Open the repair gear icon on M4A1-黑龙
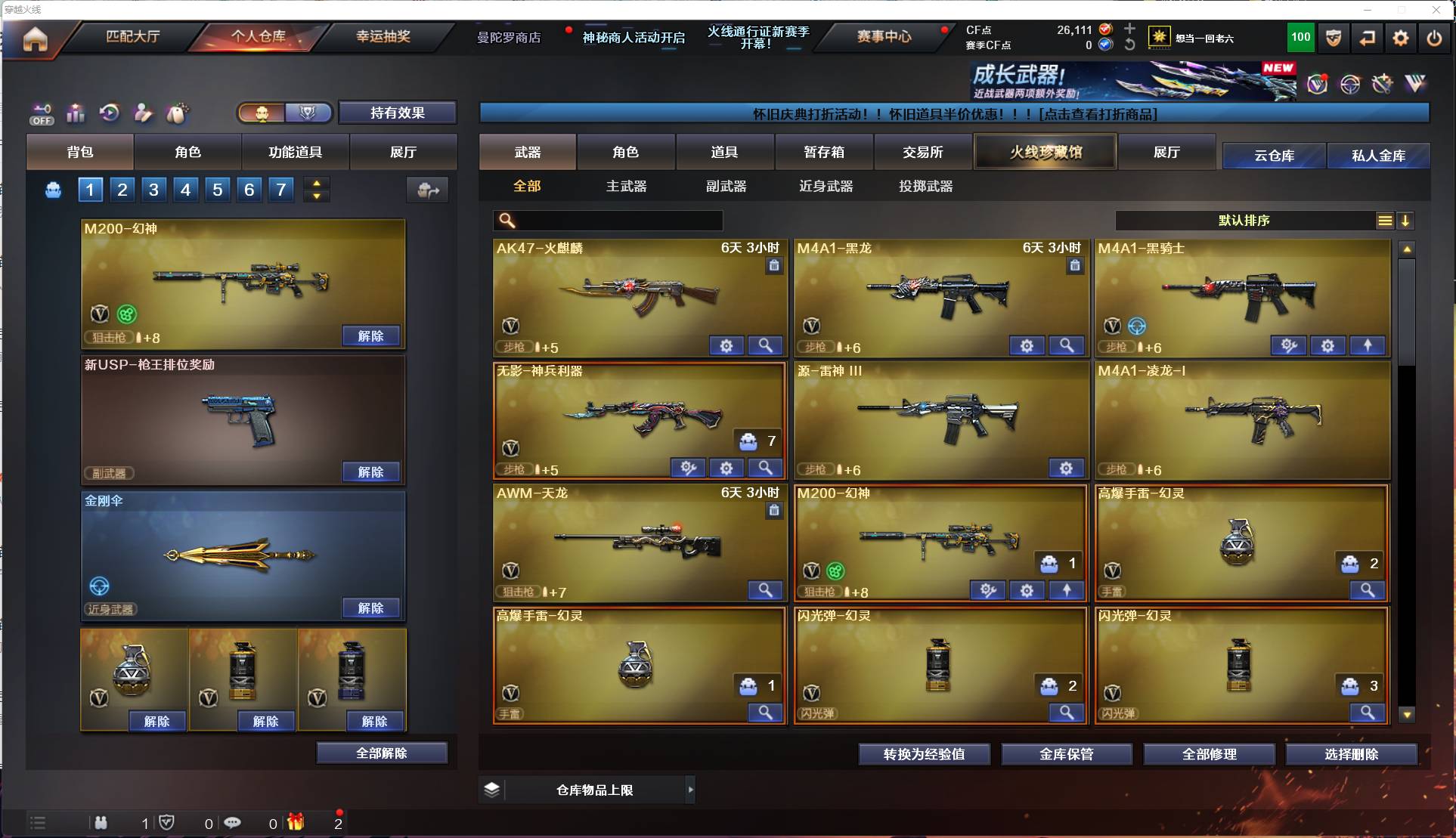Screen dimensions: 1456x838 click(1026, 345)
